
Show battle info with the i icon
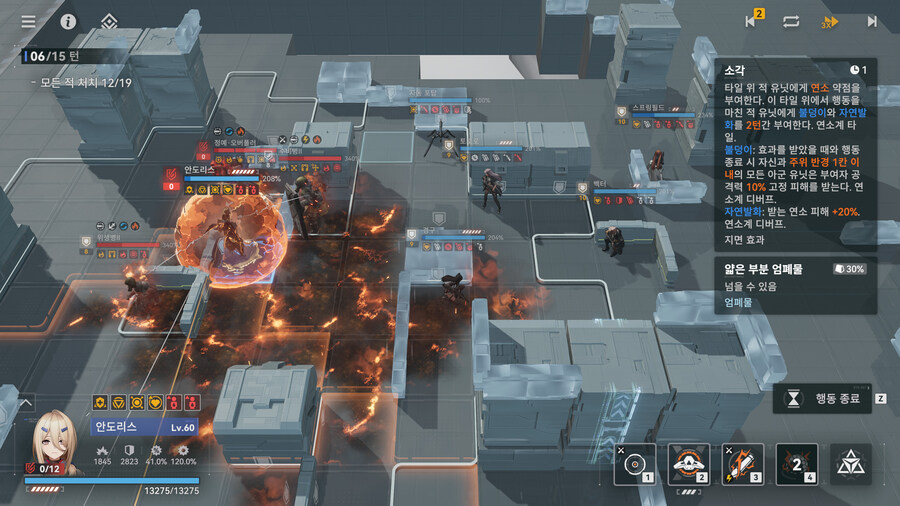click(x=68, y=21)
